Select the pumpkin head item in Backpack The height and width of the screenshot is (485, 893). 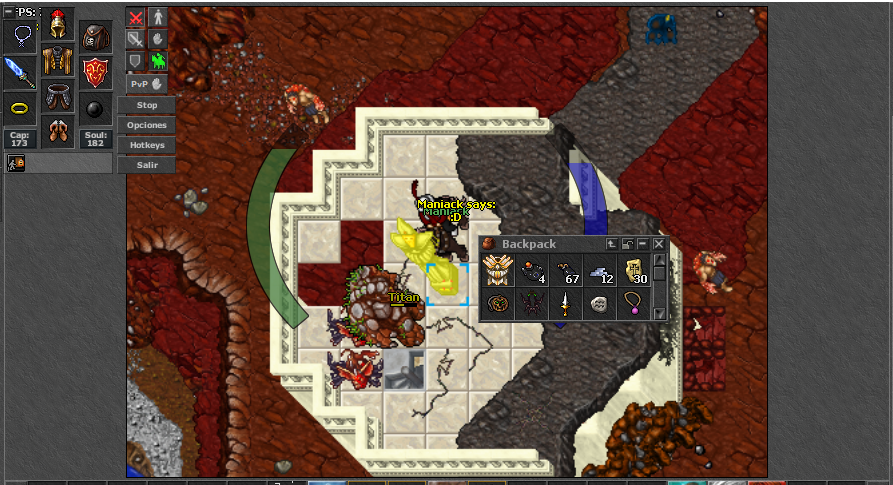tap(496, 304)
